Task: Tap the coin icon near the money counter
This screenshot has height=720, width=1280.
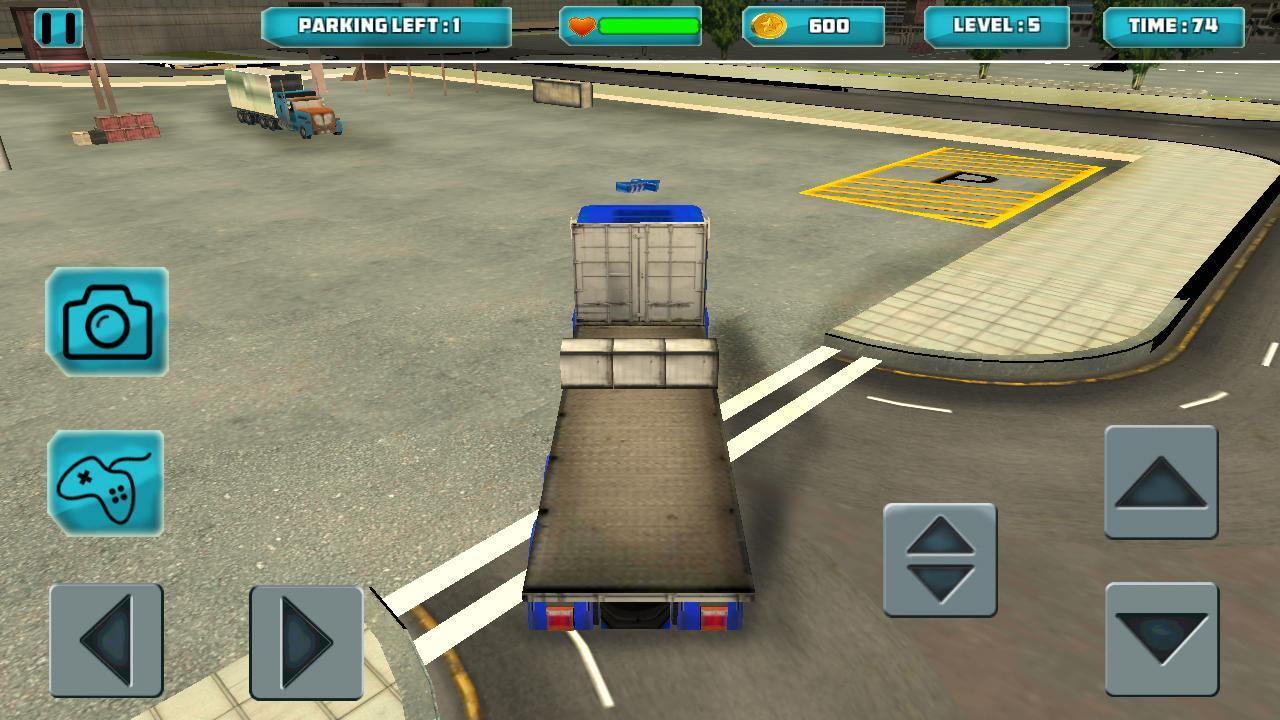Action: tap(769, 26)
